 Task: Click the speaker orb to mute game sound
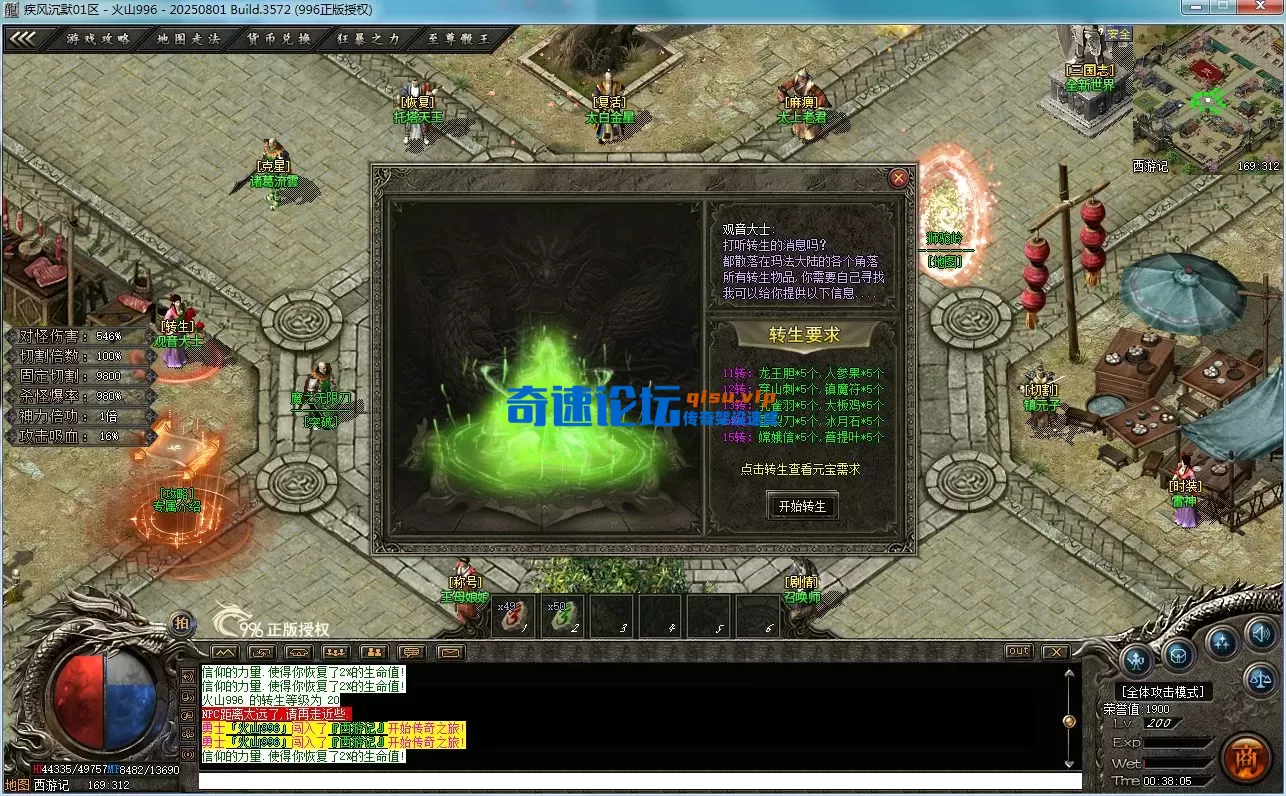[x=1260, y=635]
